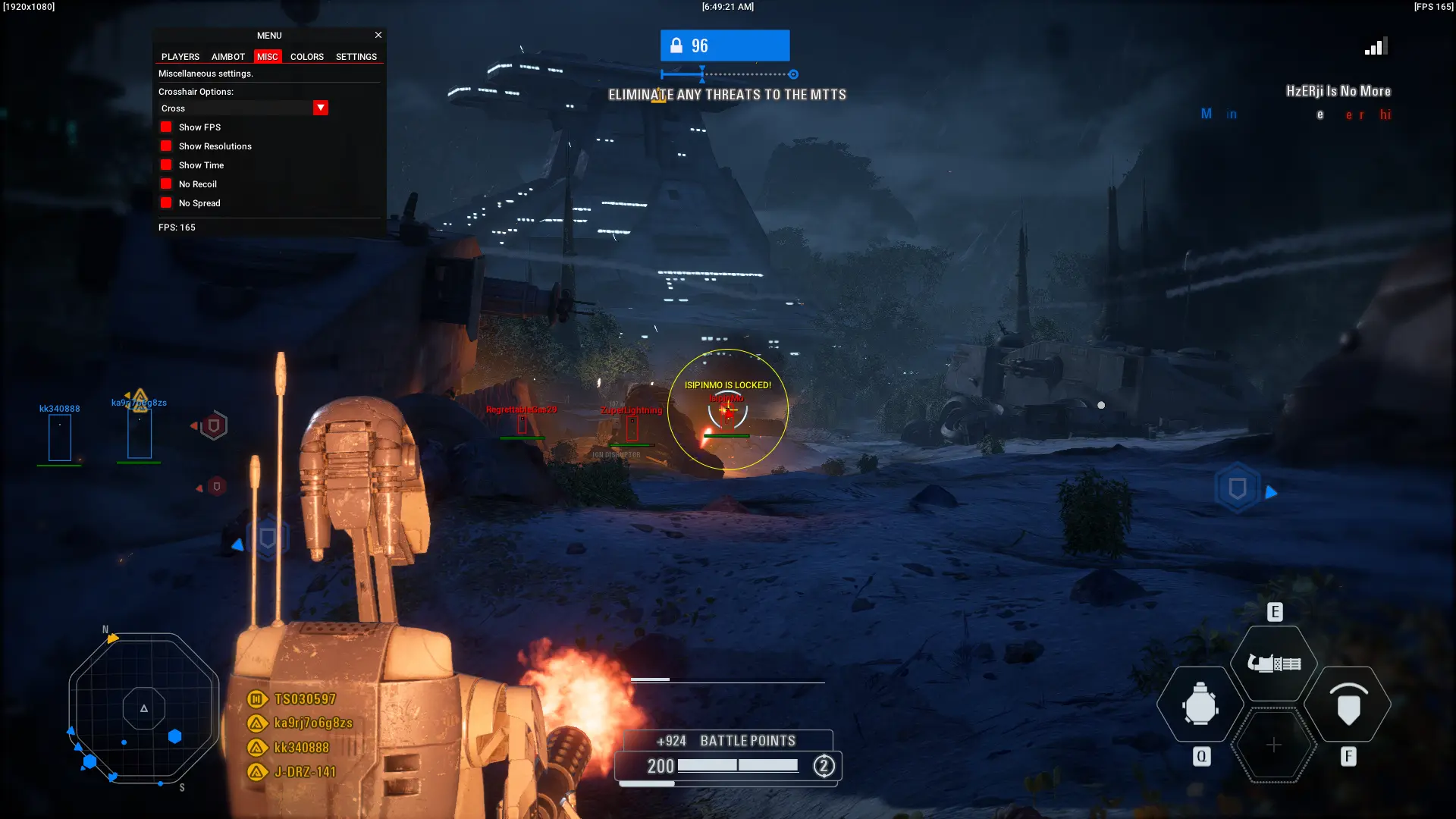
Task: Select the PLAYERS tab
Action: [x=180, y=56]
